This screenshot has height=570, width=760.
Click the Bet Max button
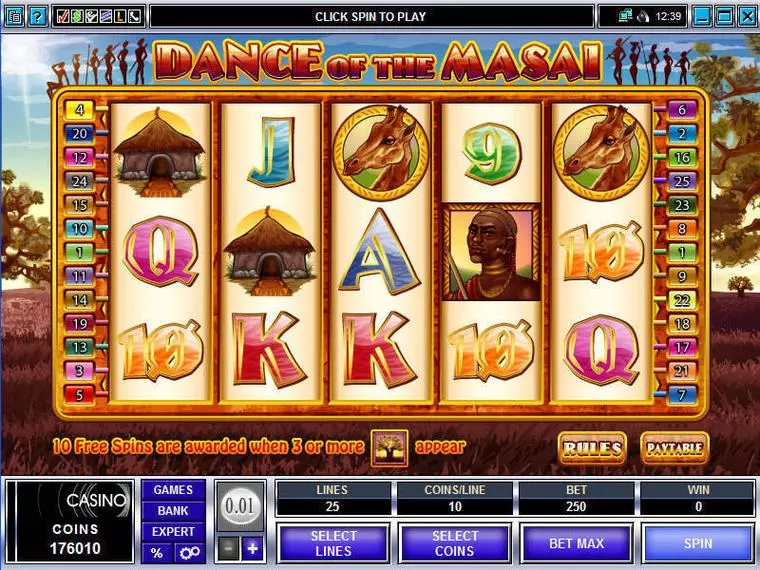pyautogui.click(x=575, y=543)
